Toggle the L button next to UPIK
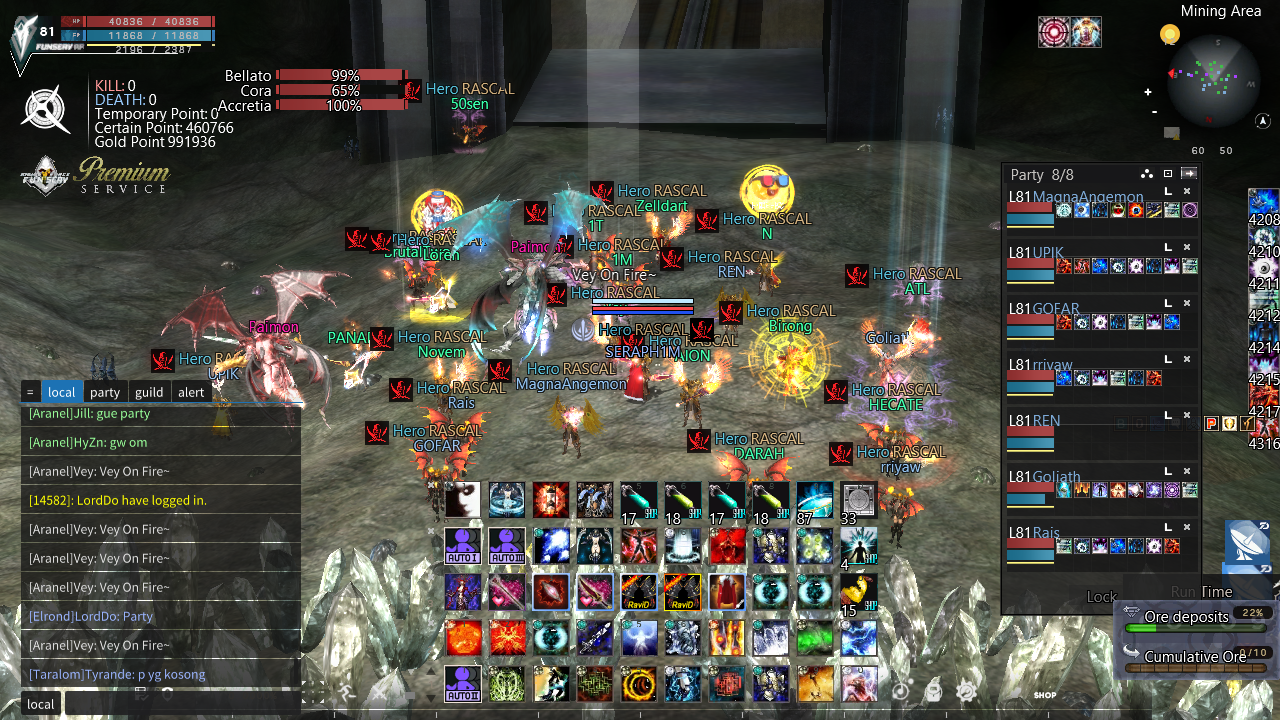Image resolution: width=1280 pixels, height=720 pixels. click(x=1168, y=246)
